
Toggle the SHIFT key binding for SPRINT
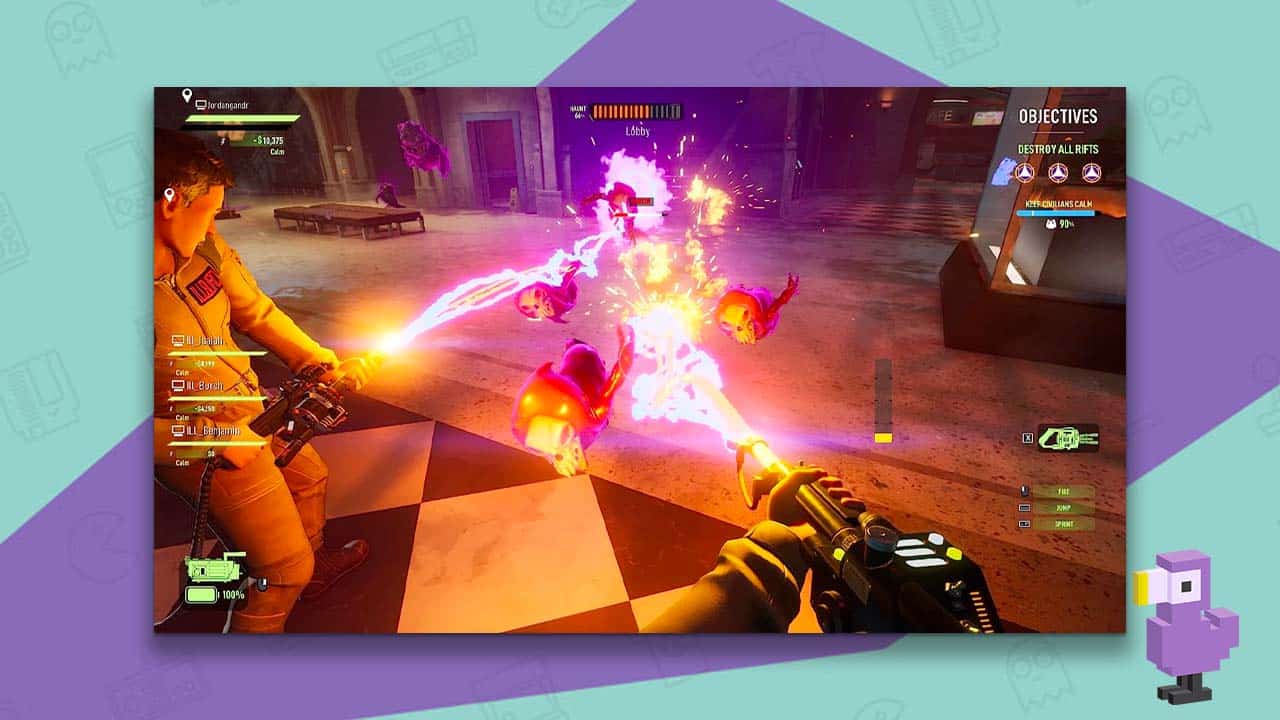point(1025,523)
